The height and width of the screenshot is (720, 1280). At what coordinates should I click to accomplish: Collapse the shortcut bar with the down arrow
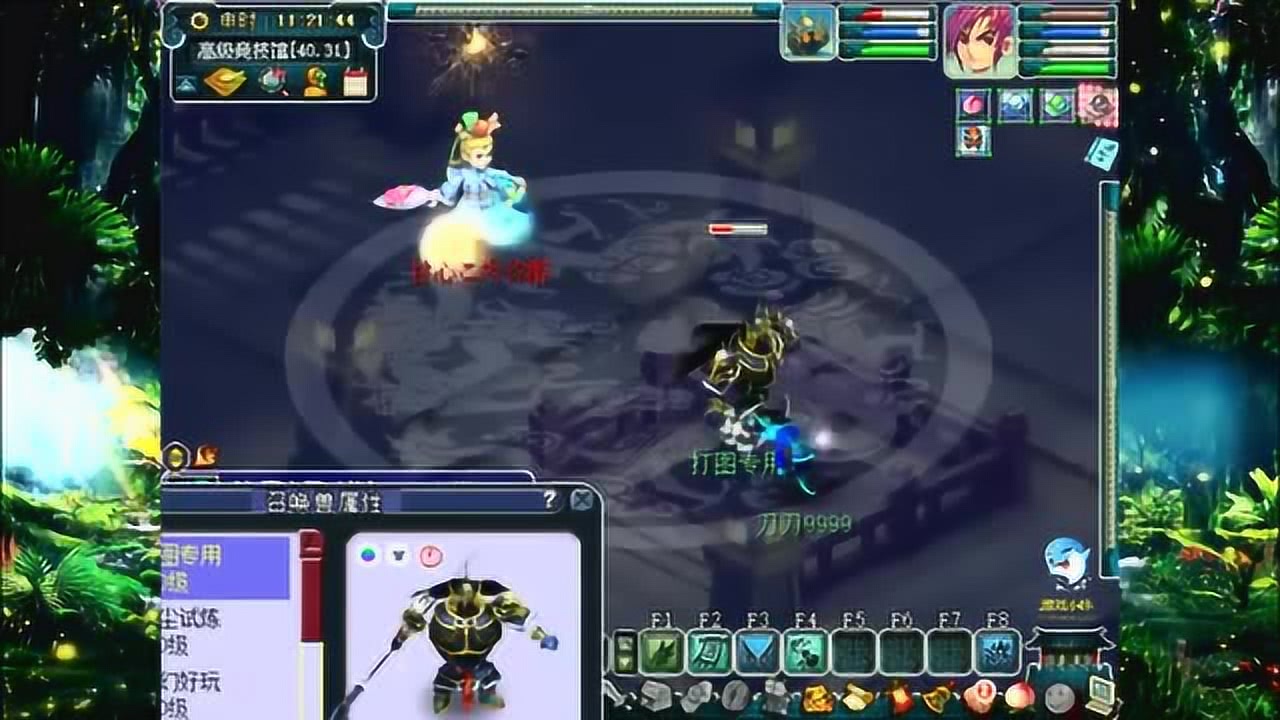pos(627,660)
